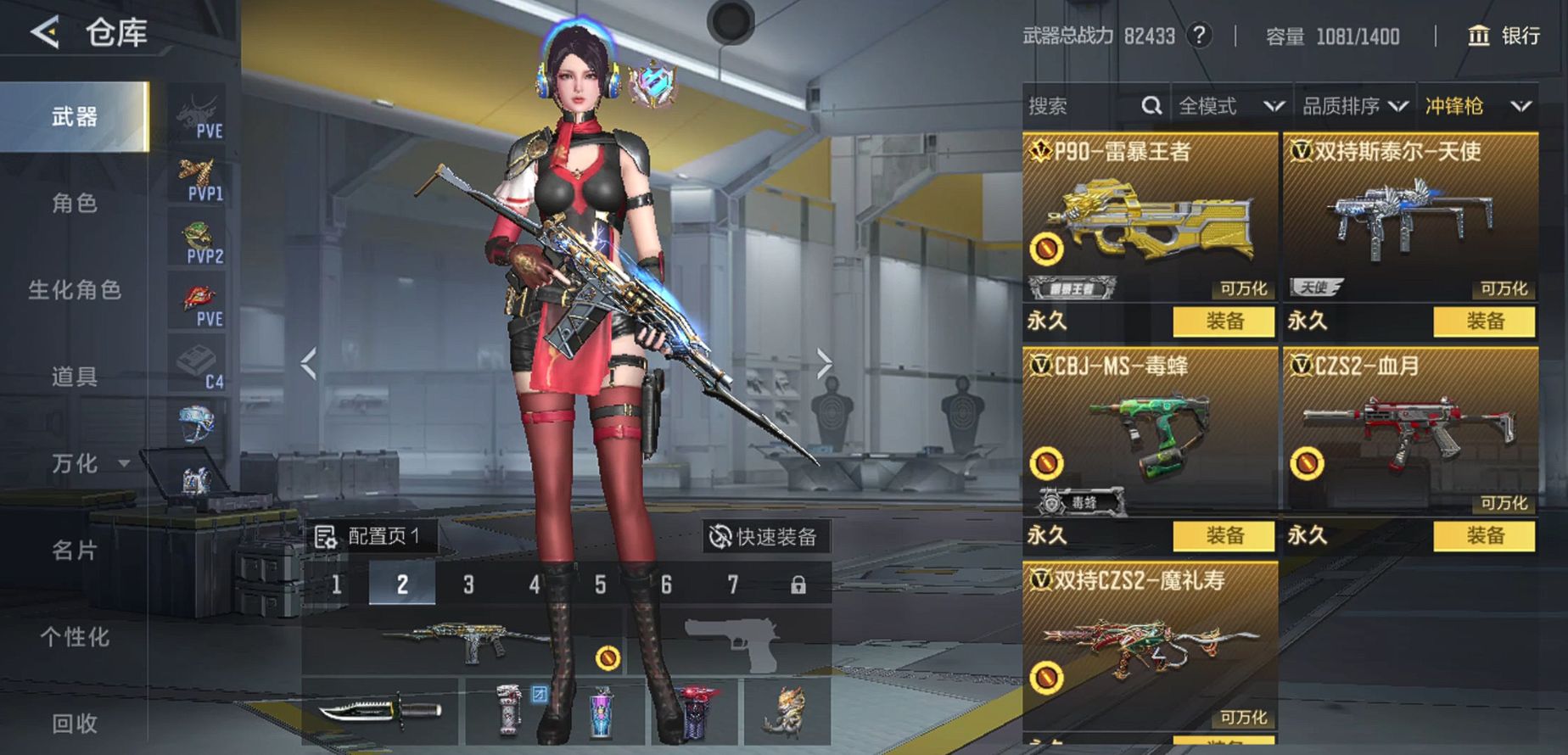Select the 道具 items tab
1568x755 pixels.
tap(75, 377)
